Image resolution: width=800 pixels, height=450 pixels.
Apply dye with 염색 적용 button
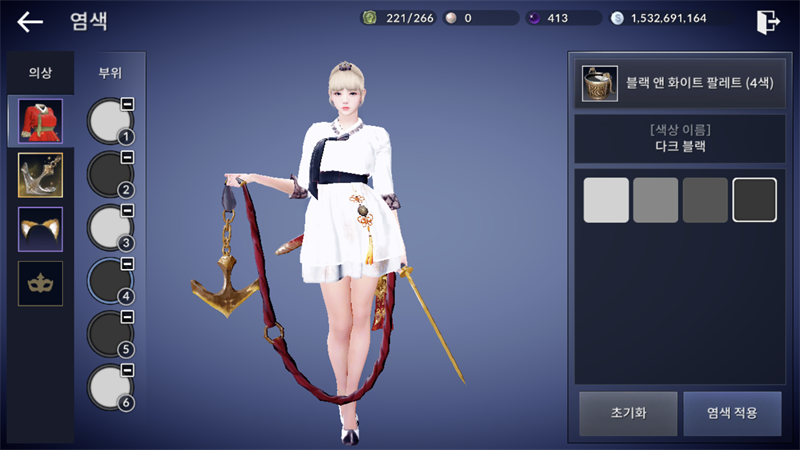[732, 413]
